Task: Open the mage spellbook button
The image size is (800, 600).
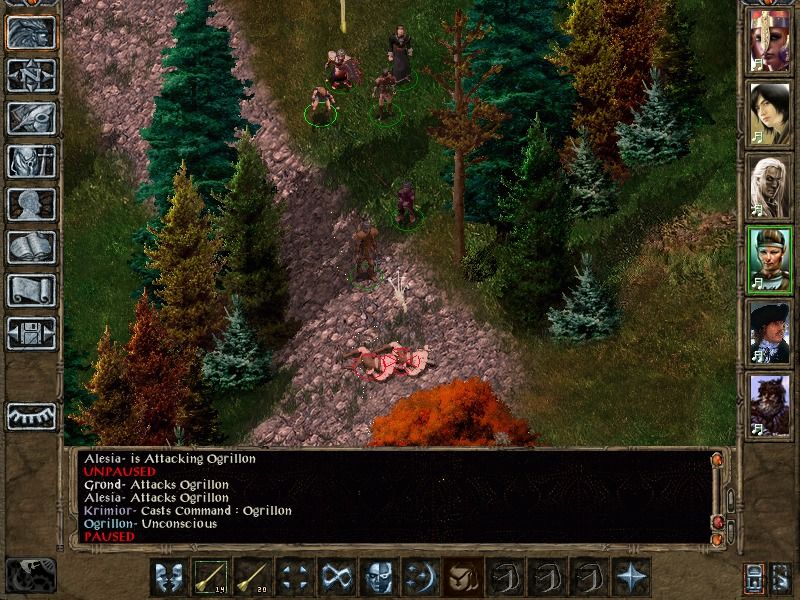Action: coord(31,247)
